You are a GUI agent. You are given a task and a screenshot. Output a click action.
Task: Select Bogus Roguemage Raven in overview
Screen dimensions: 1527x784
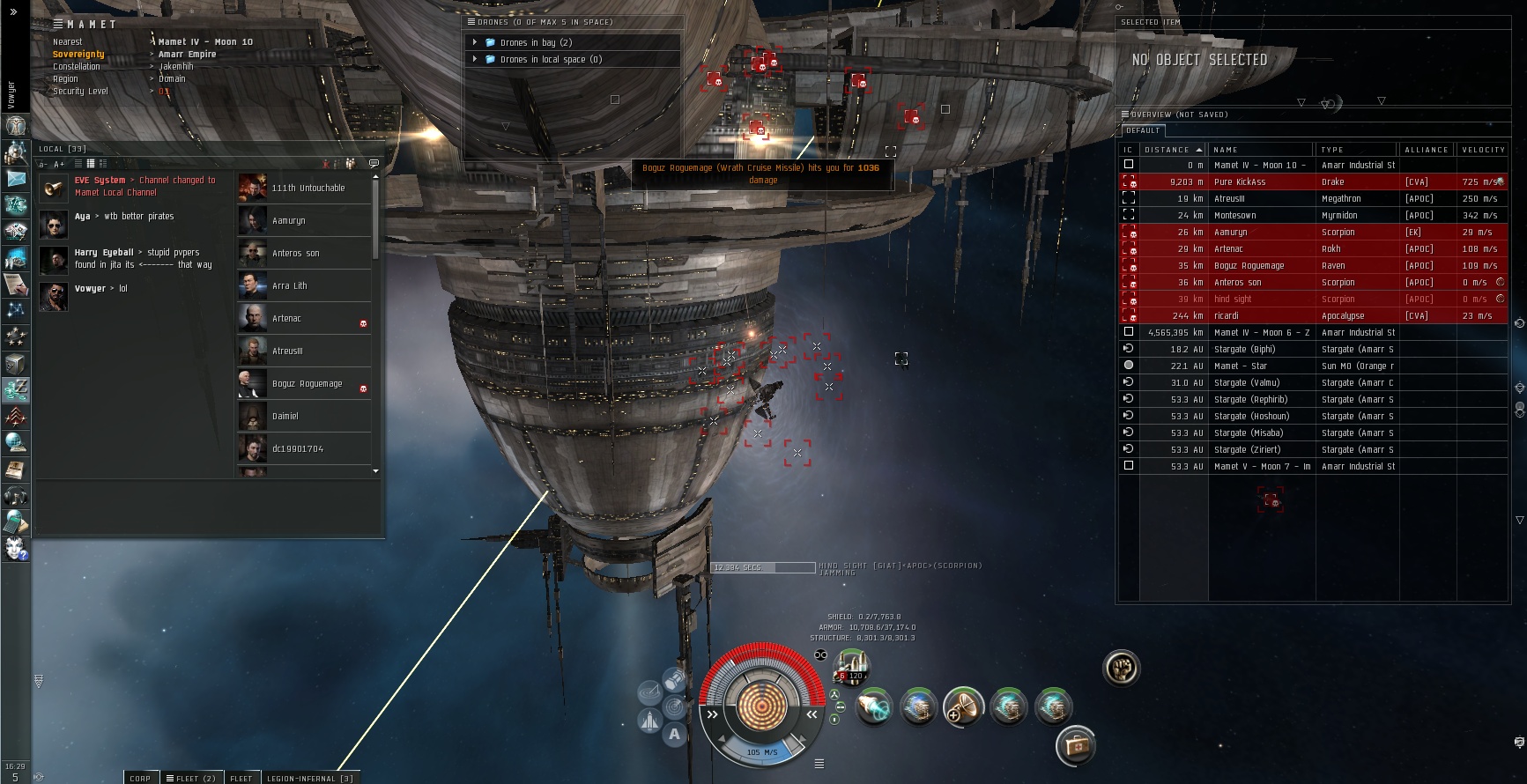click(x=1249, y=265)
